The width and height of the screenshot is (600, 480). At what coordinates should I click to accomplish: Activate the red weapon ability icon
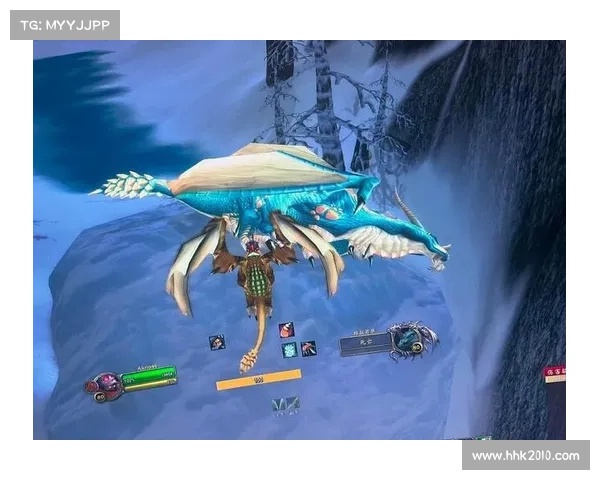[x=308, y=348]
